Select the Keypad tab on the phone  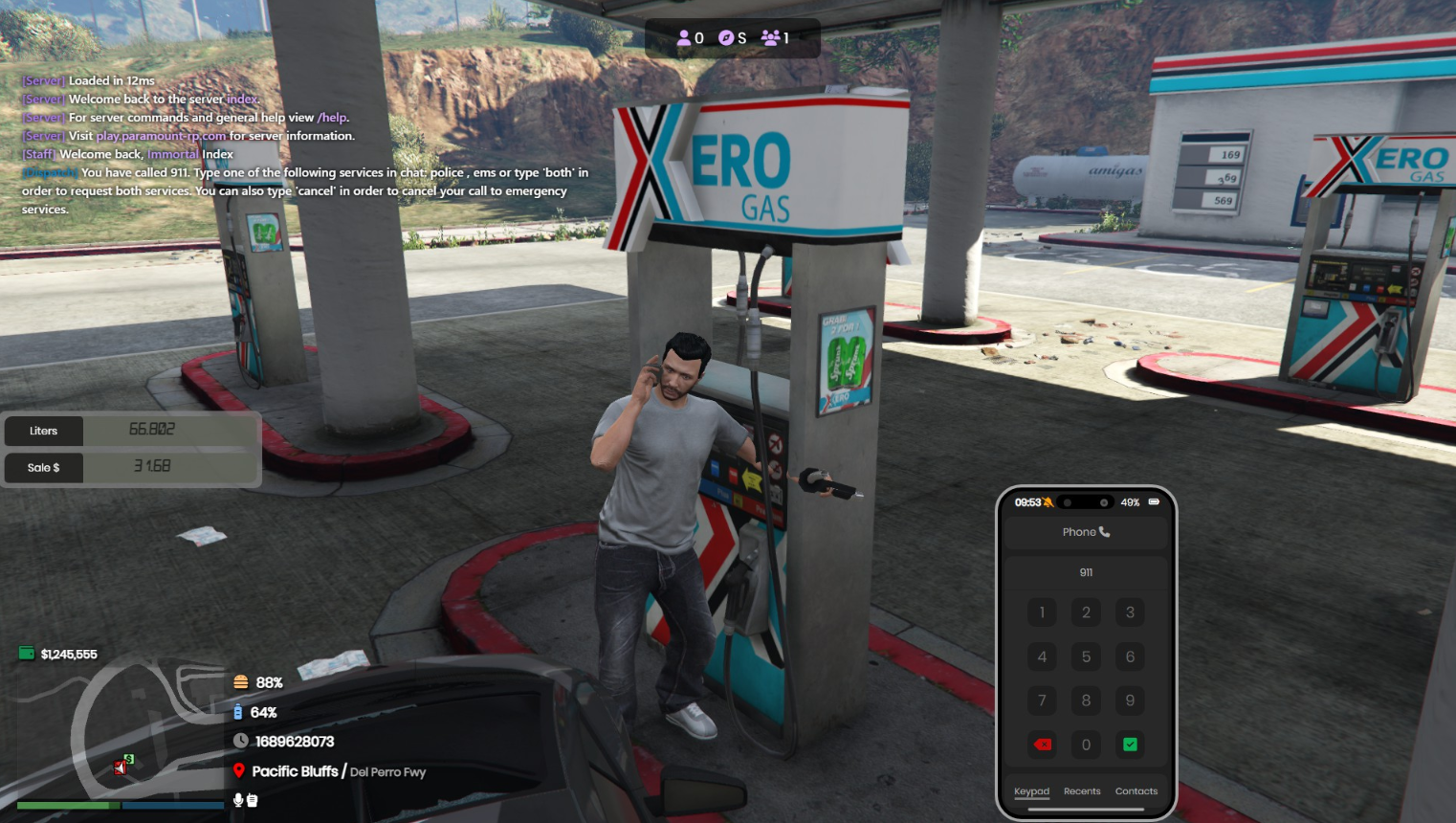(x=1031, y=791)
